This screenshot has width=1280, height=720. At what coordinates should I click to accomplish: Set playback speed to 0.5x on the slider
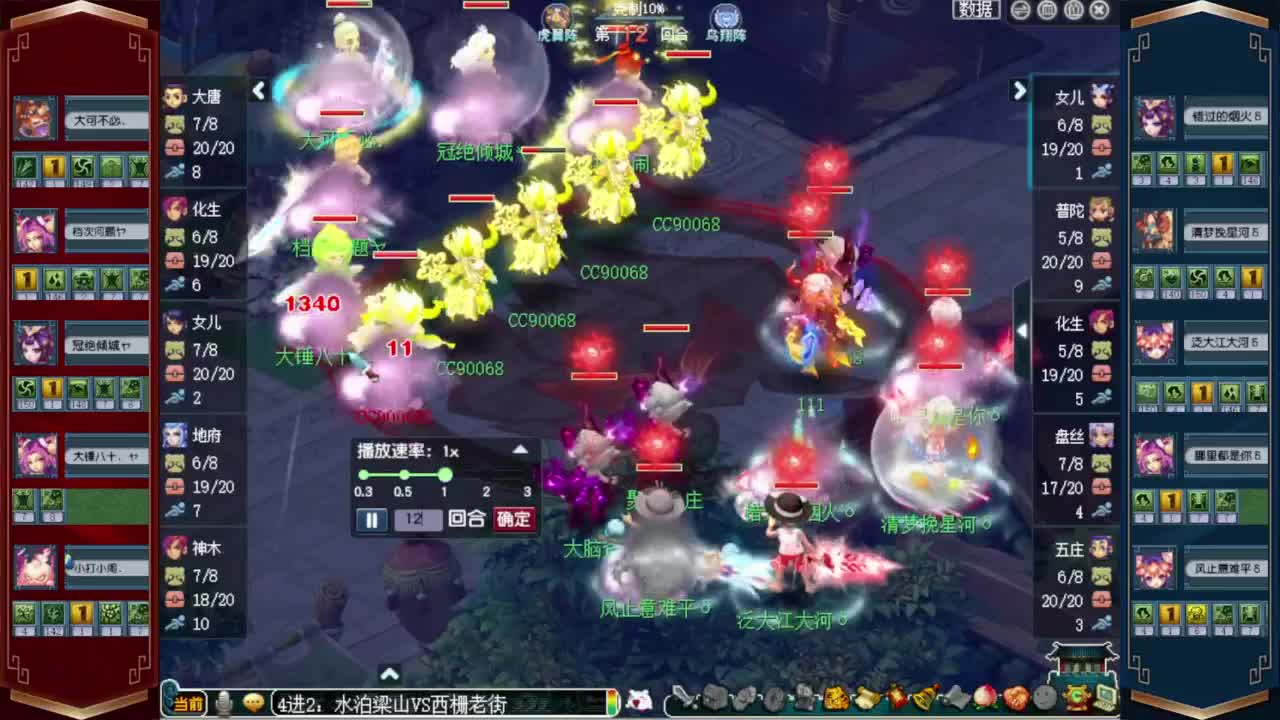pyautogui.click(x=404, y=476)
